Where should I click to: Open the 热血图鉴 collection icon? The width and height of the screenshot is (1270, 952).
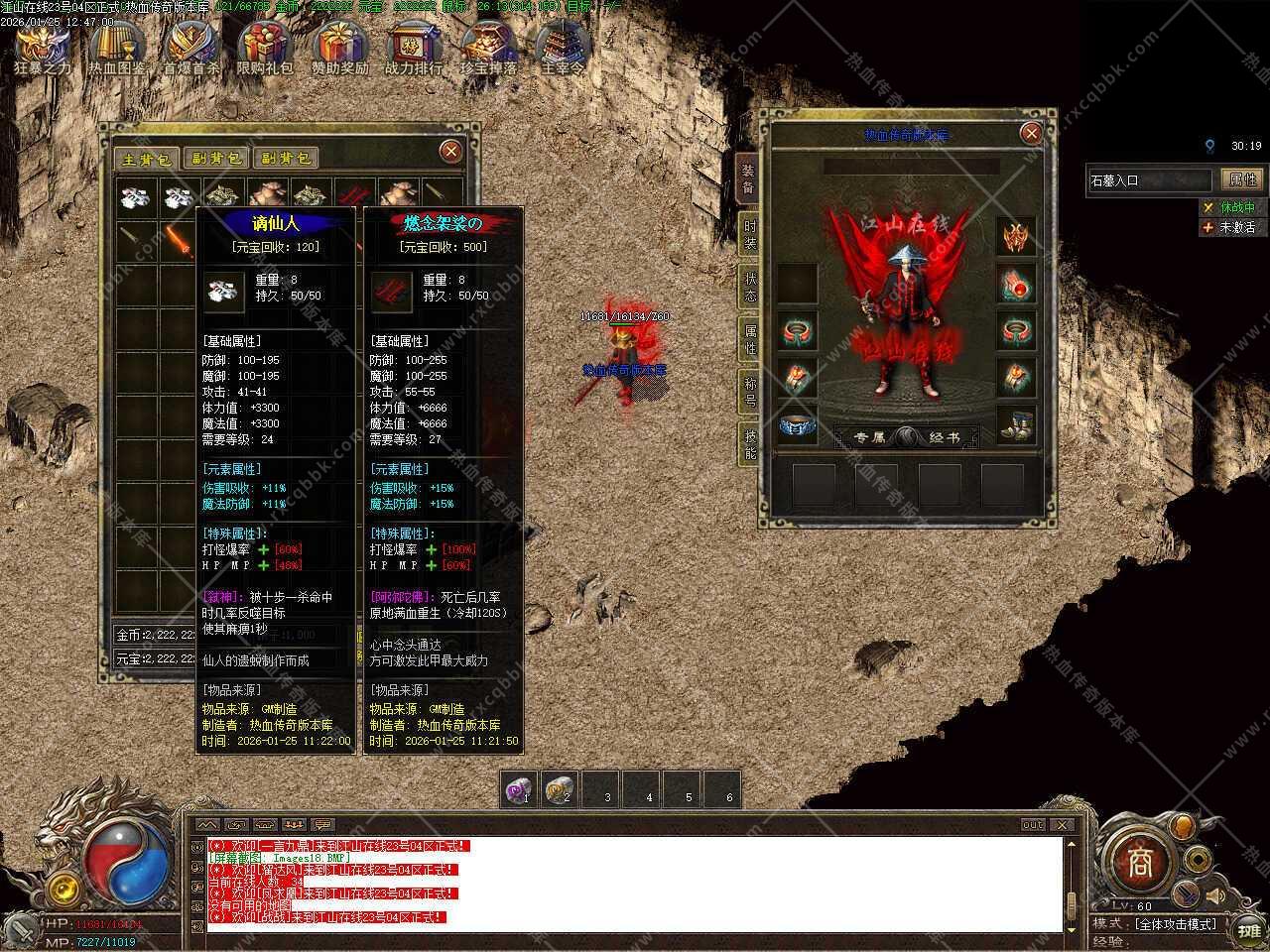point(117,49)
